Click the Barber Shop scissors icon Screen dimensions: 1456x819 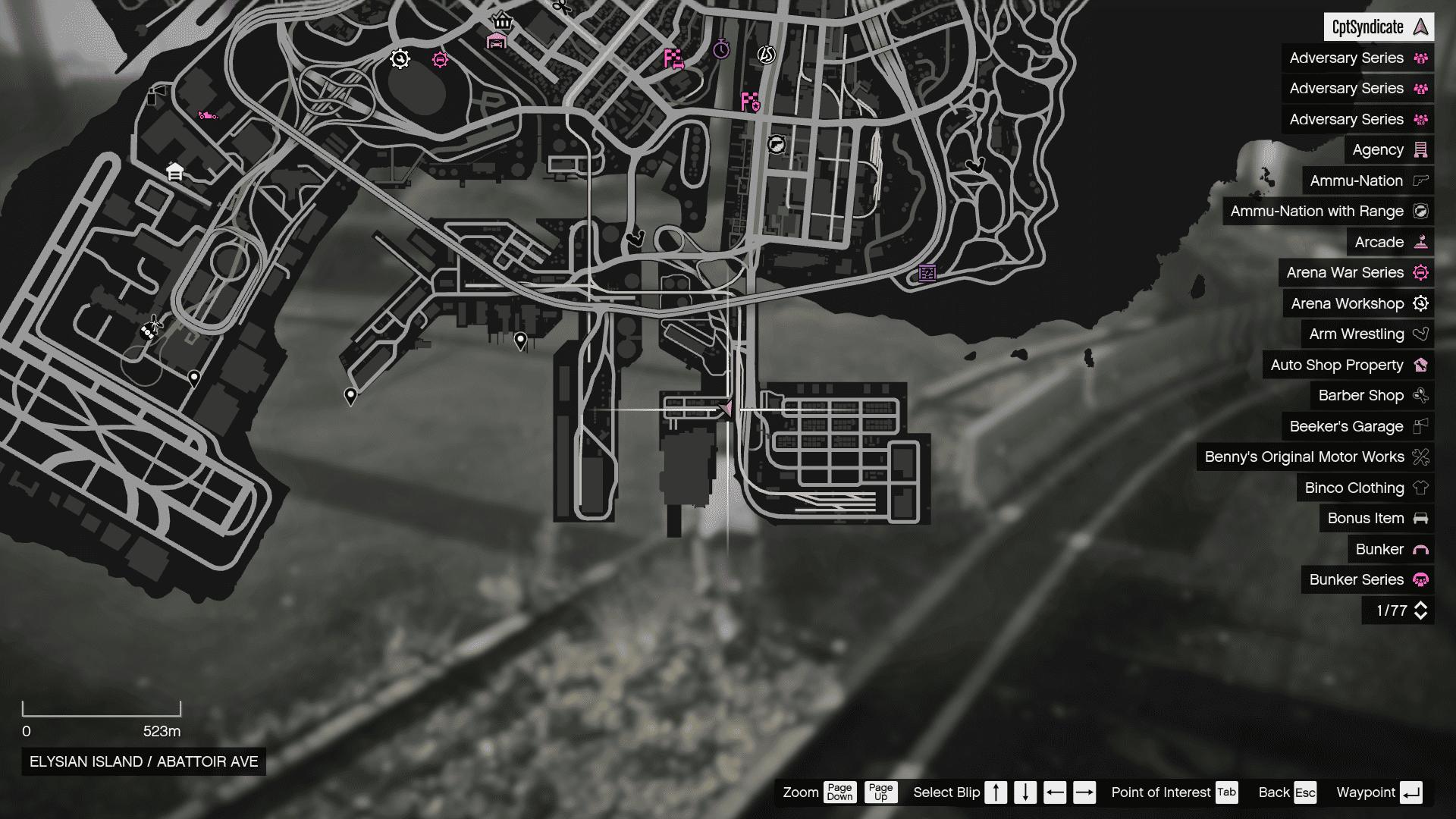1420,395
